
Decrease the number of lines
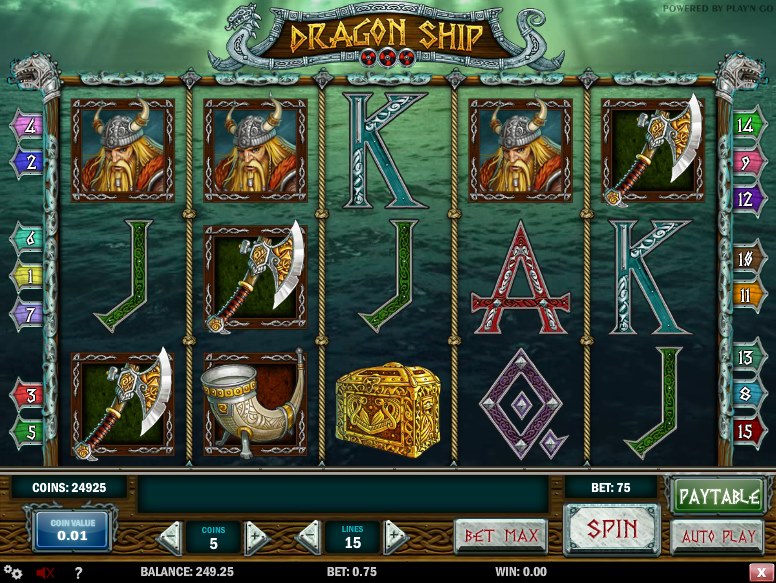click(x=309, y=536)
